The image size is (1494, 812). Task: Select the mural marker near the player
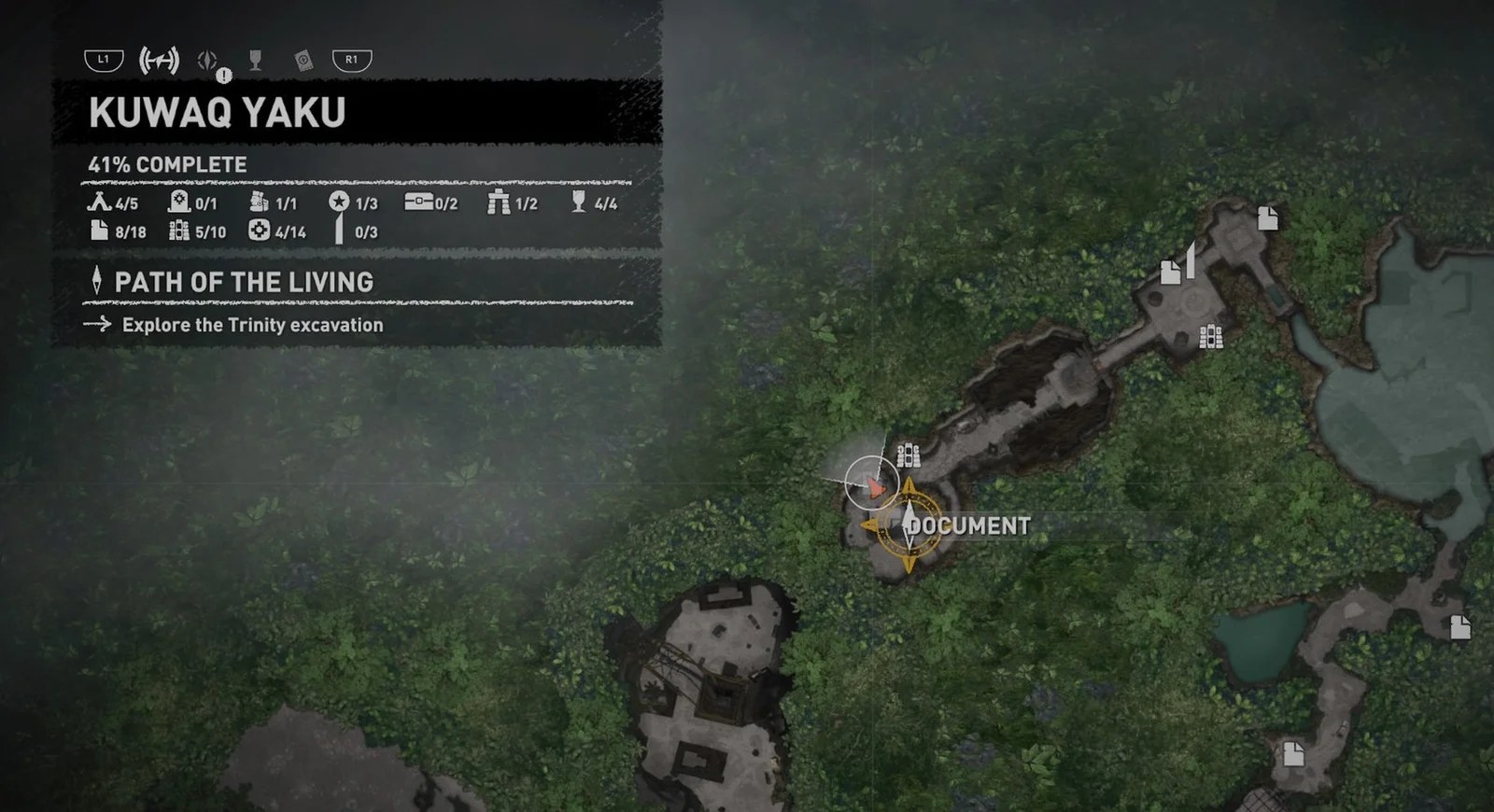coord(908,455)
